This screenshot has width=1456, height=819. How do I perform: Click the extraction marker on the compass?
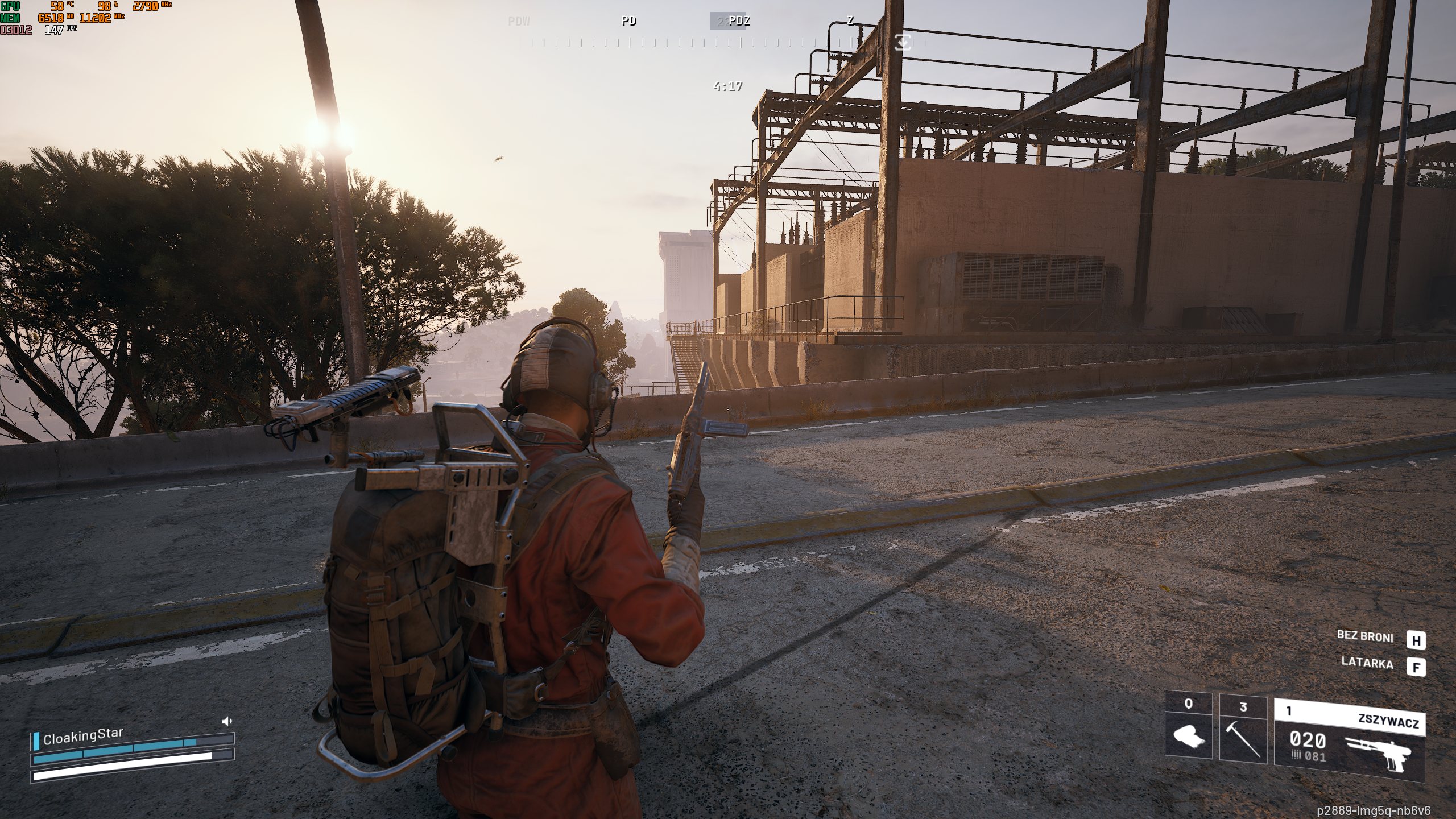tap(903, 42)
